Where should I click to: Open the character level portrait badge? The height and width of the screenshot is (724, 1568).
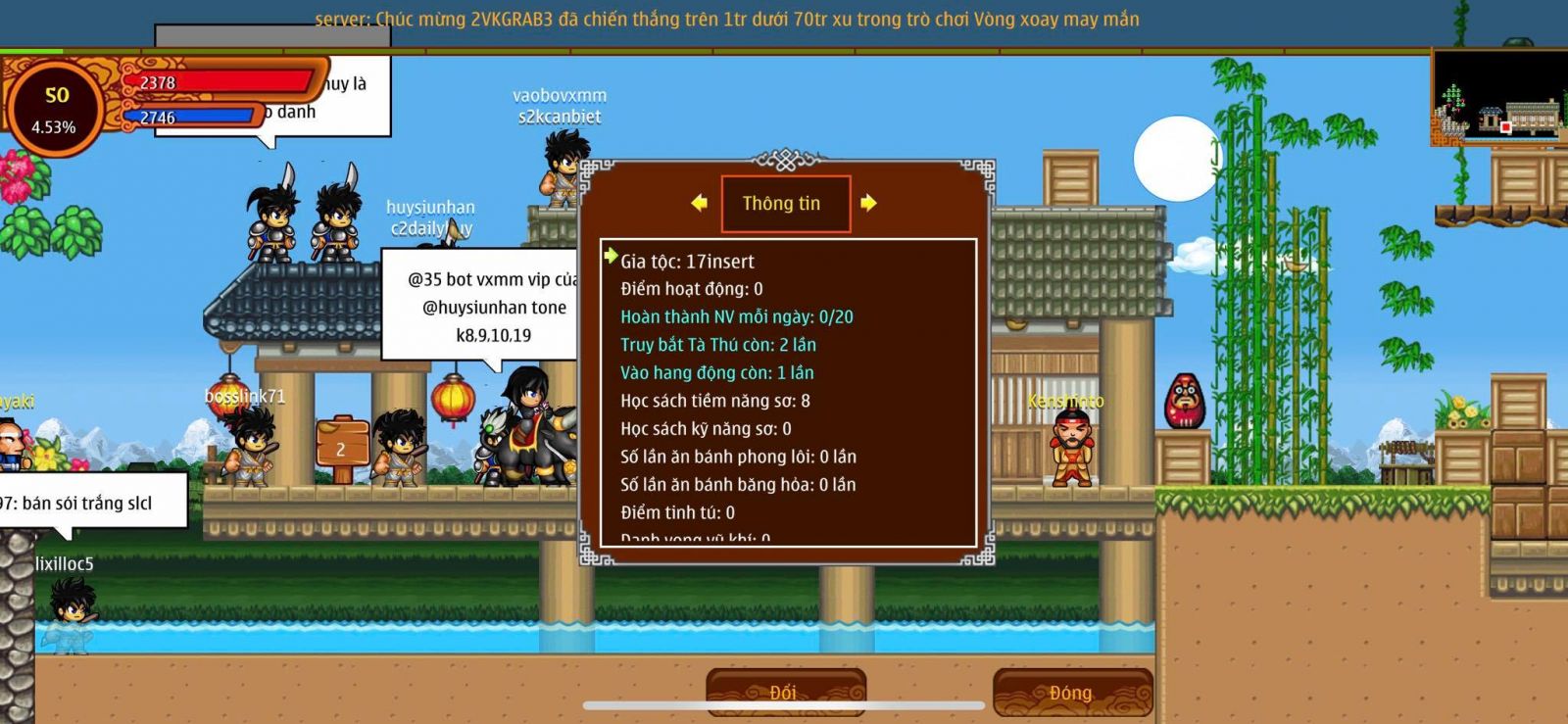tap(55, 109)
